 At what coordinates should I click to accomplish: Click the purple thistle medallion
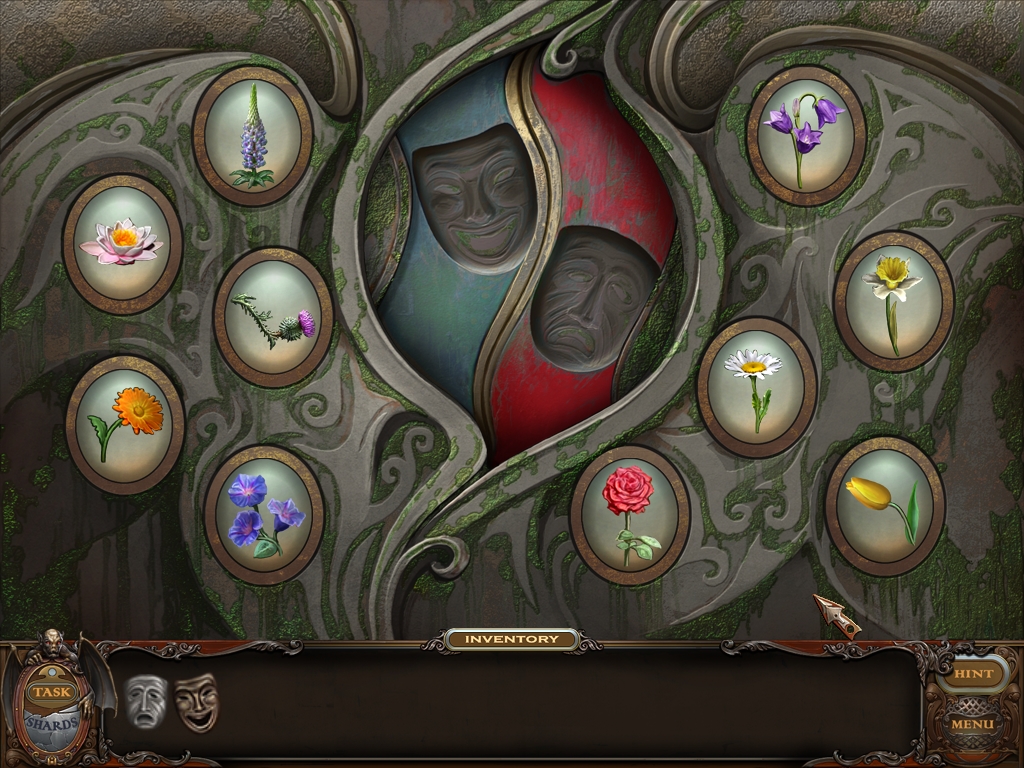click(273, 317)
